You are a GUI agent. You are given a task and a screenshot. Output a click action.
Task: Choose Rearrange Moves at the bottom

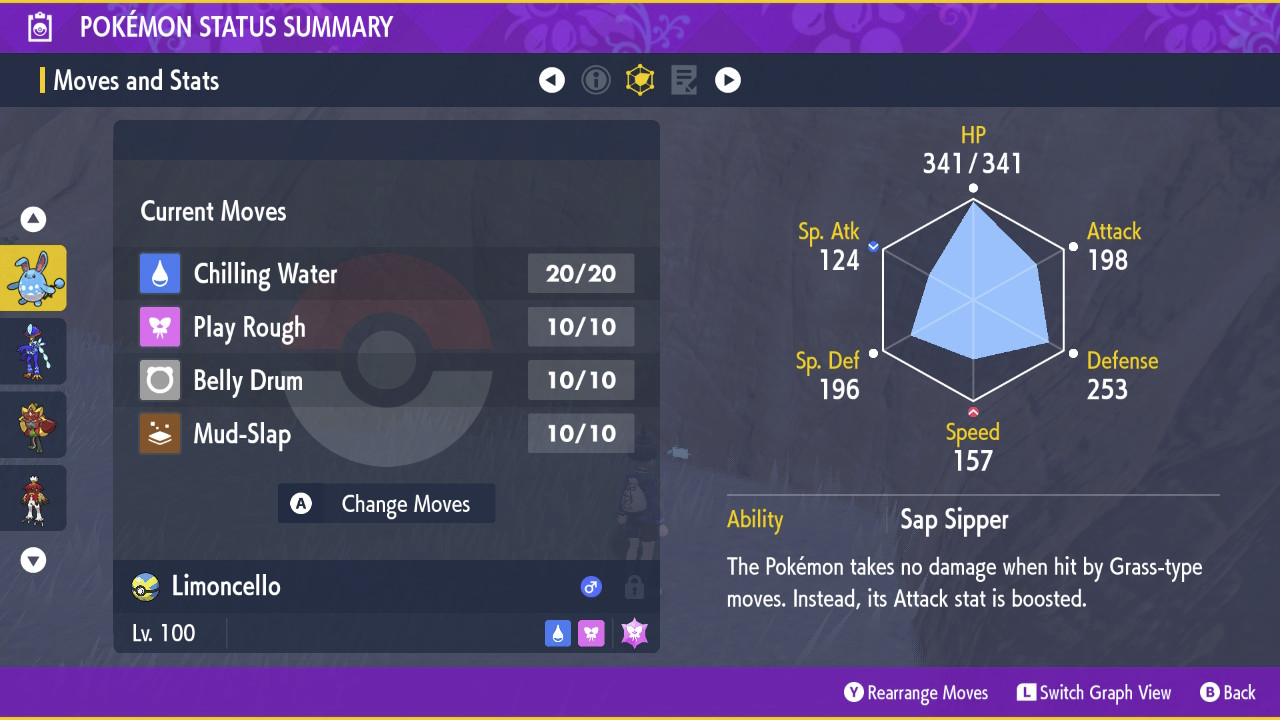916,693
